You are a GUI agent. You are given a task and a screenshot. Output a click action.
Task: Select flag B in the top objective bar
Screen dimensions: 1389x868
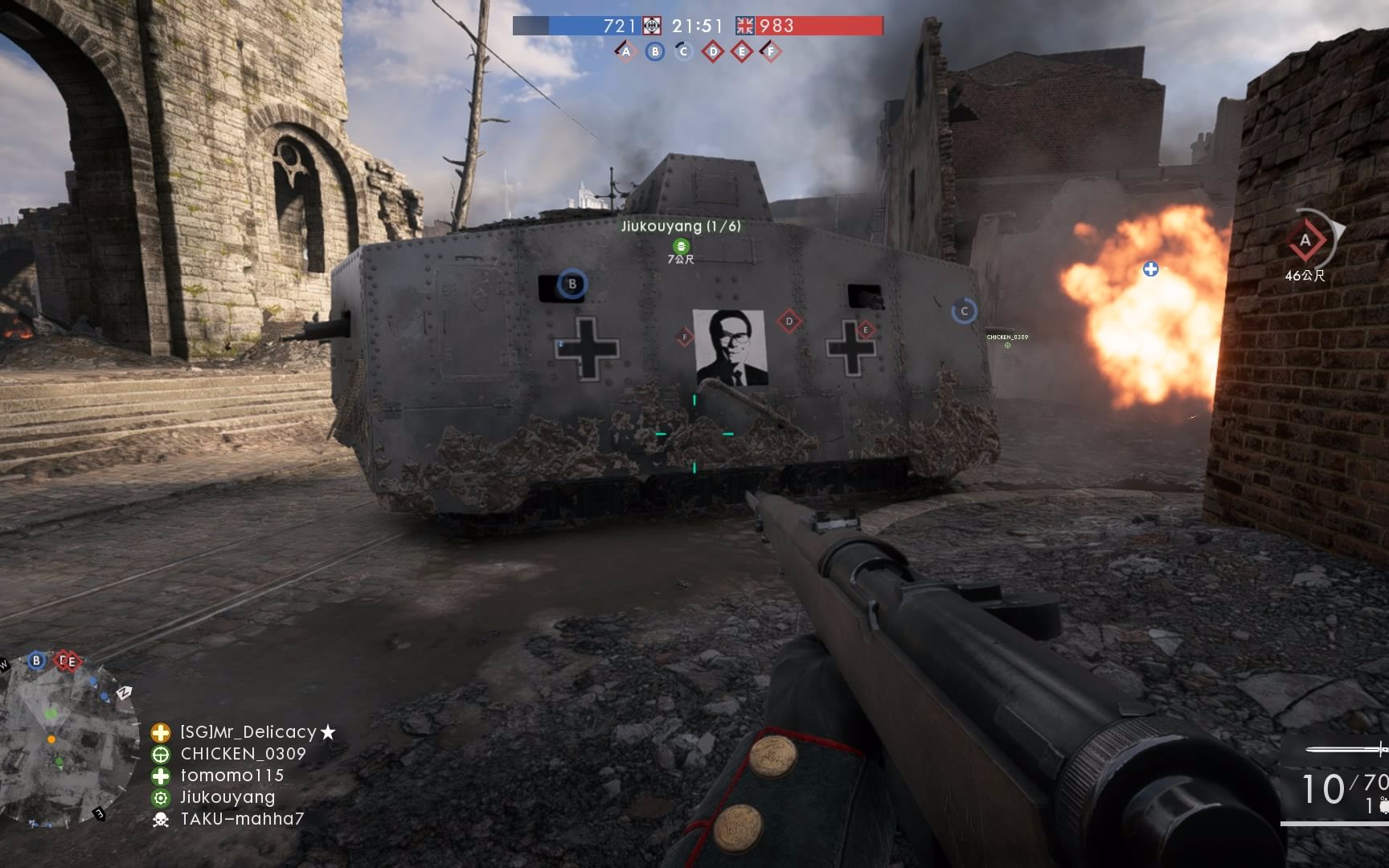655,52
